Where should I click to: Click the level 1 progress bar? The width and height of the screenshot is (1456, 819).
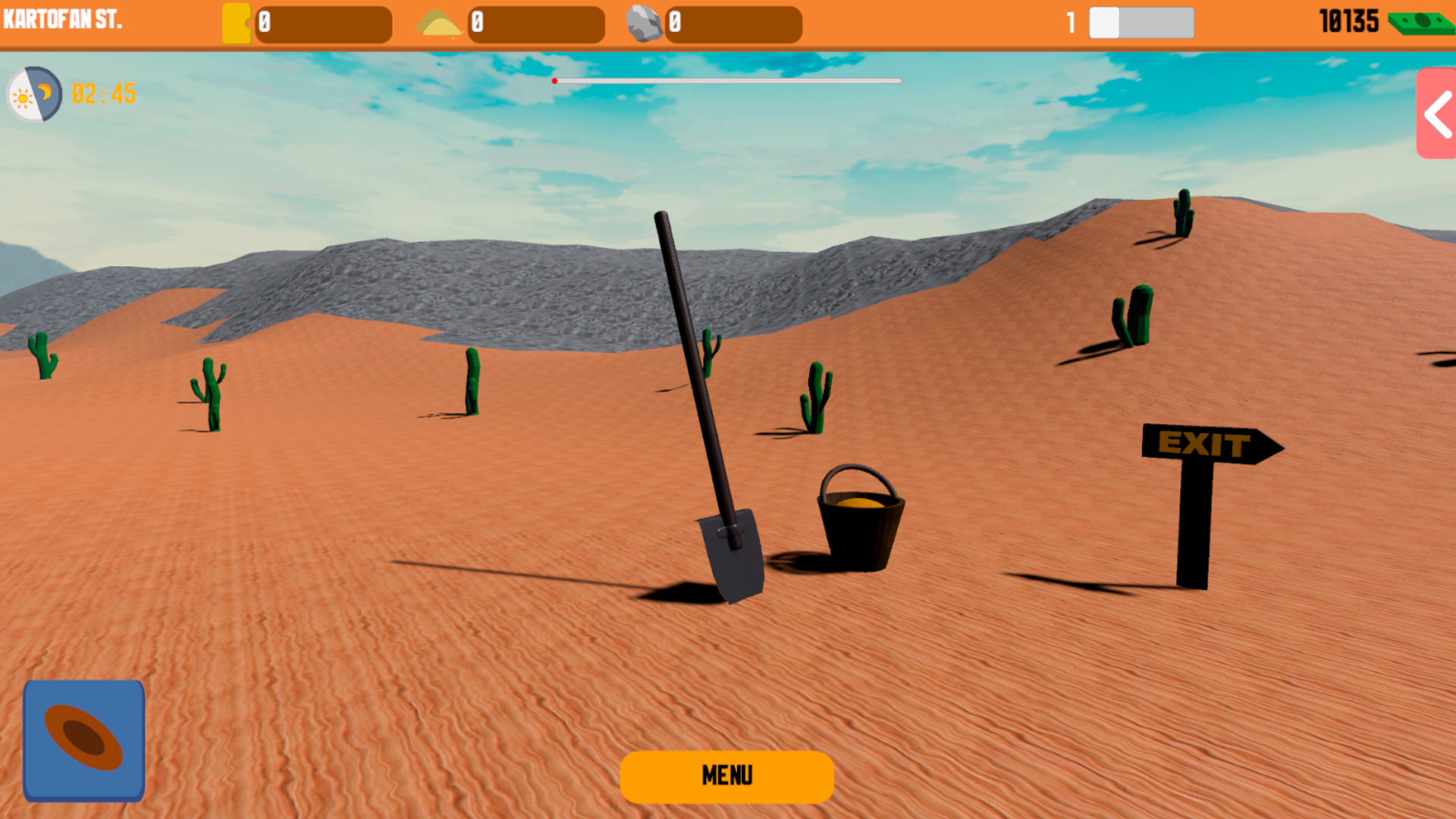pyautogui.click(x=1141, y=23)
